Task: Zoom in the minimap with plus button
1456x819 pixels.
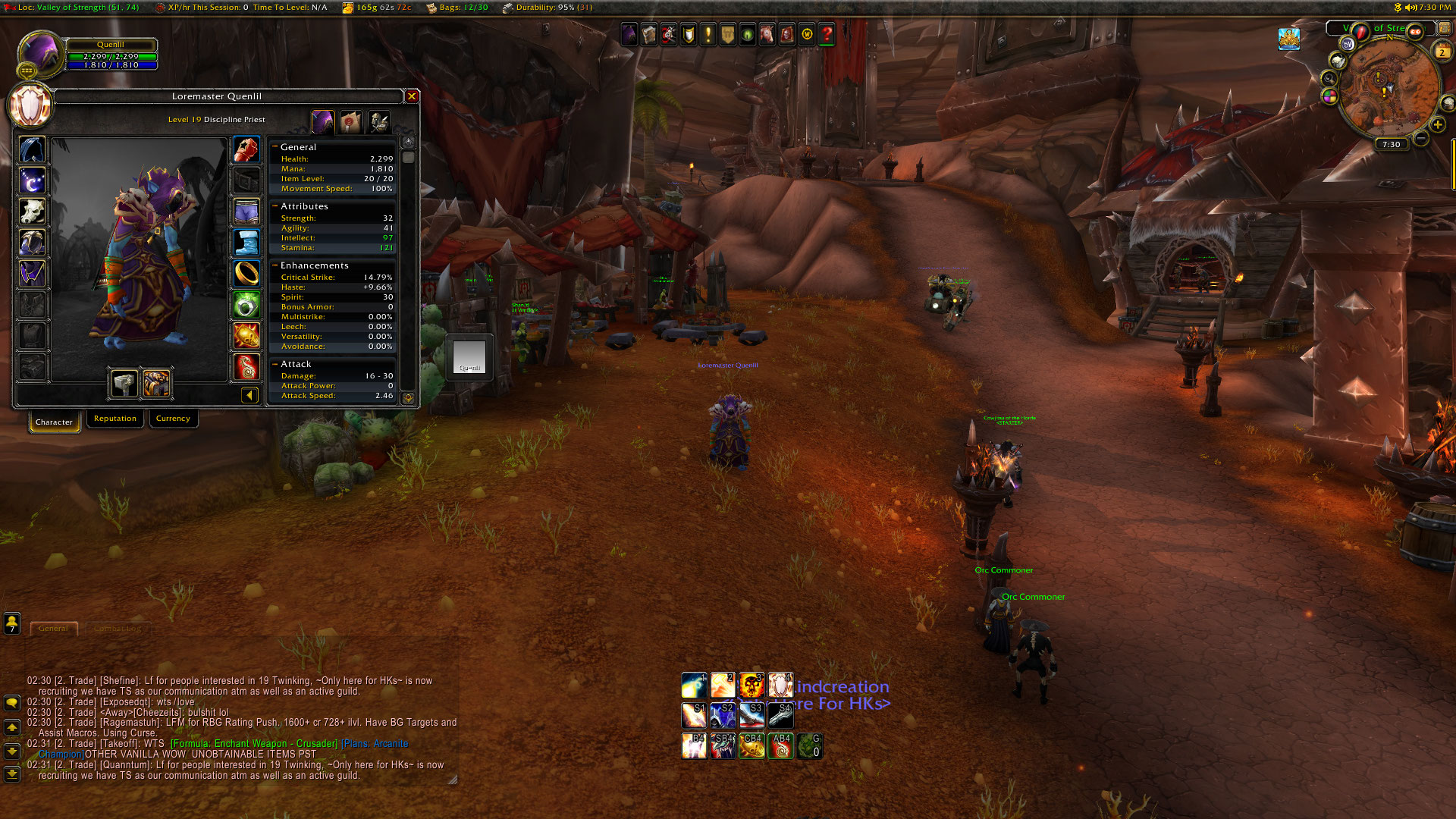Action: [x=1437, y=125]
